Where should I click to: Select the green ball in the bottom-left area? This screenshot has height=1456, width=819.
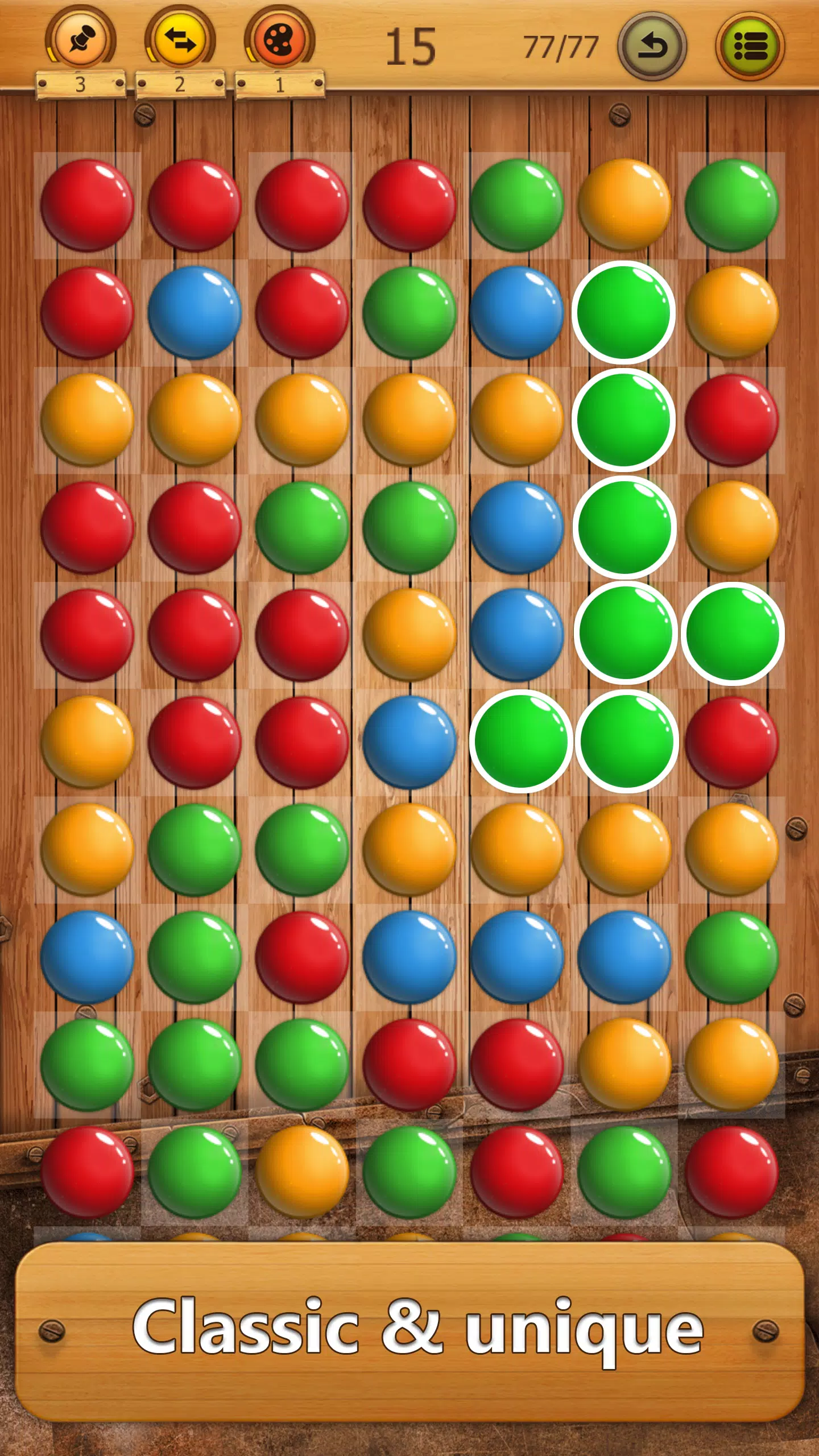[88, 1064]
